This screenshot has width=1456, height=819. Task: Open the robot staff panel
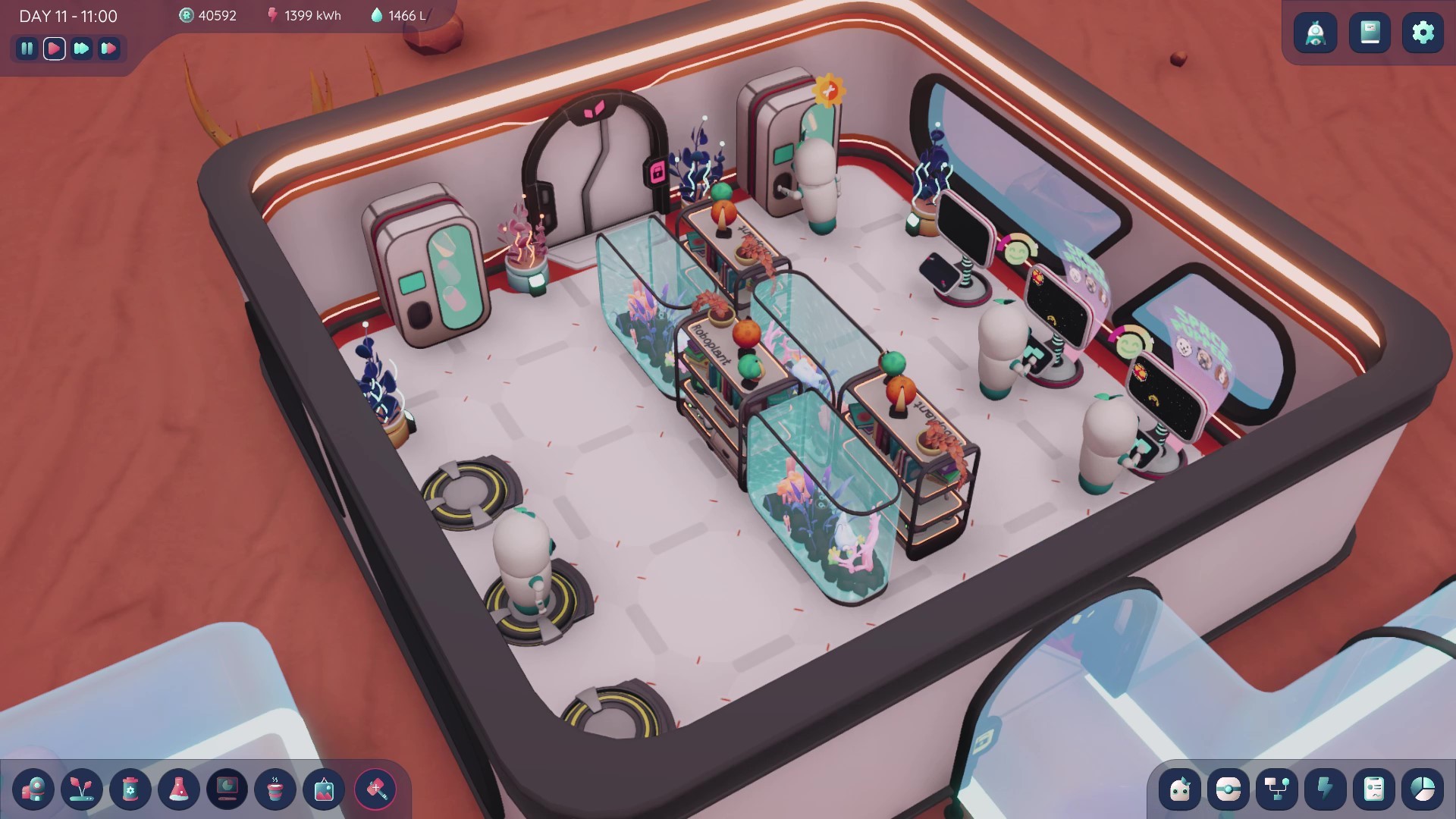pos(1179,789)
